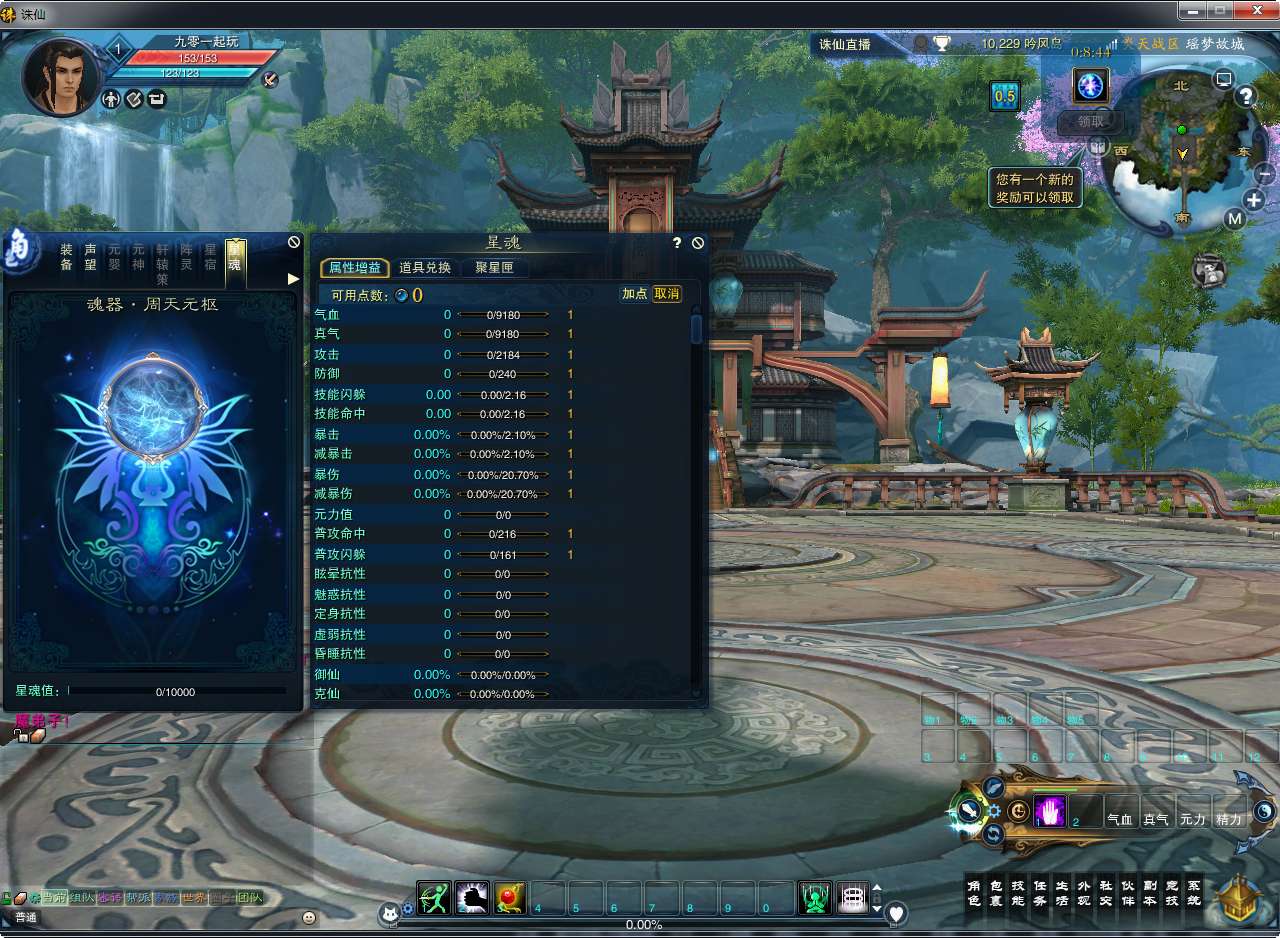Switch to the 装备 character tab
Screen dimensions: 1280x938
click(x=66, y=257)
